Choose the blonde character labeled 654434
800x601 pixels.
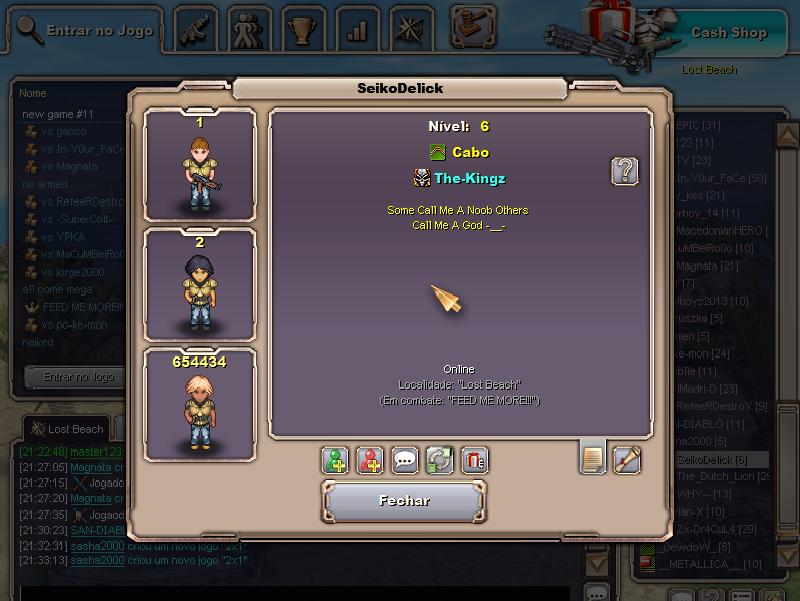[199, 405]
